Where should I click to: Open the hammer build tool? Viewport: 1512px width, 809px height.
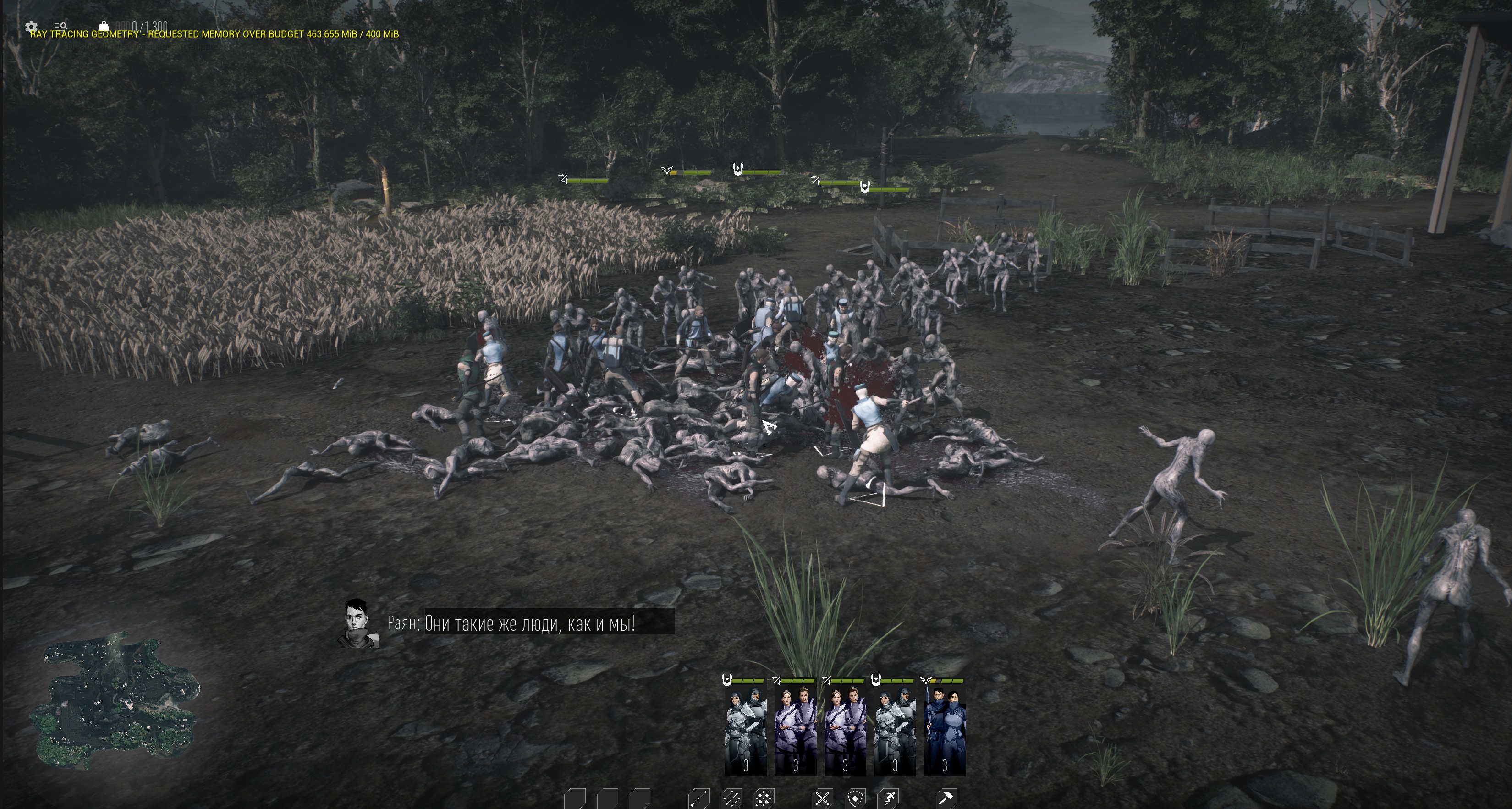pyautogui.click(x=946, y=798)
